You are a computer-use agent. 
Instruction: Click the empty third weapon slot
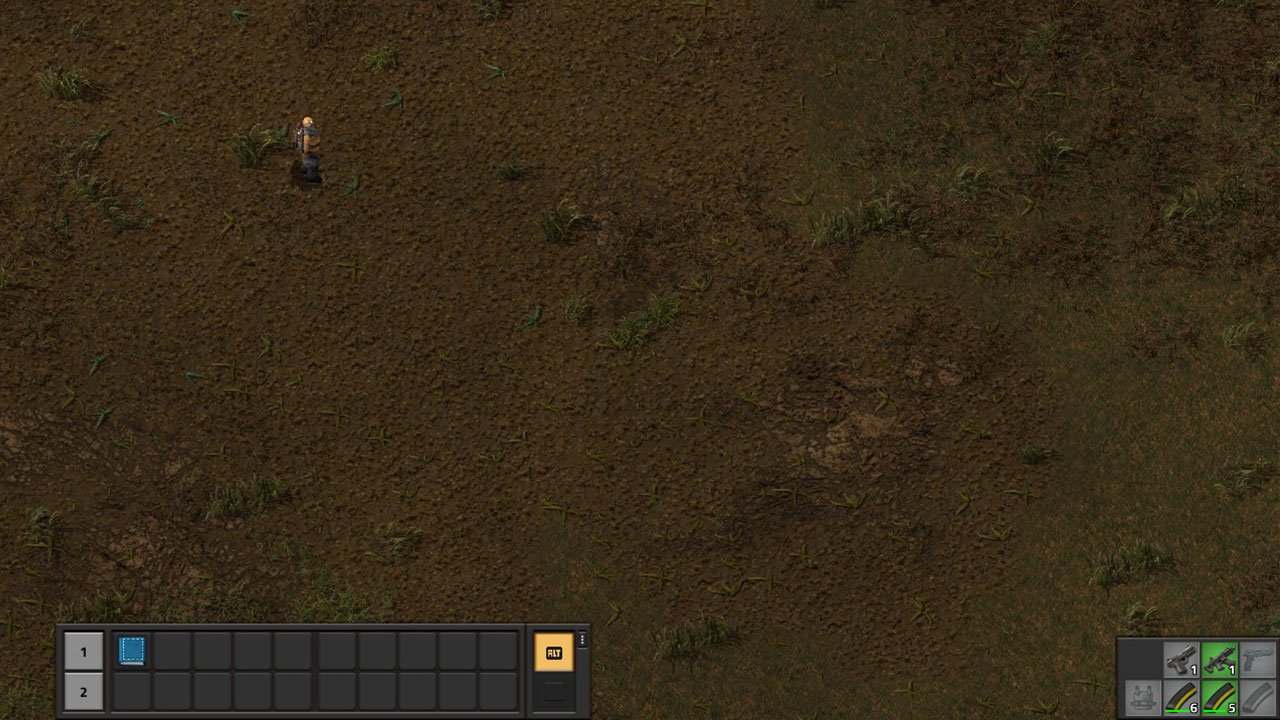click(x=1260, y=659)
